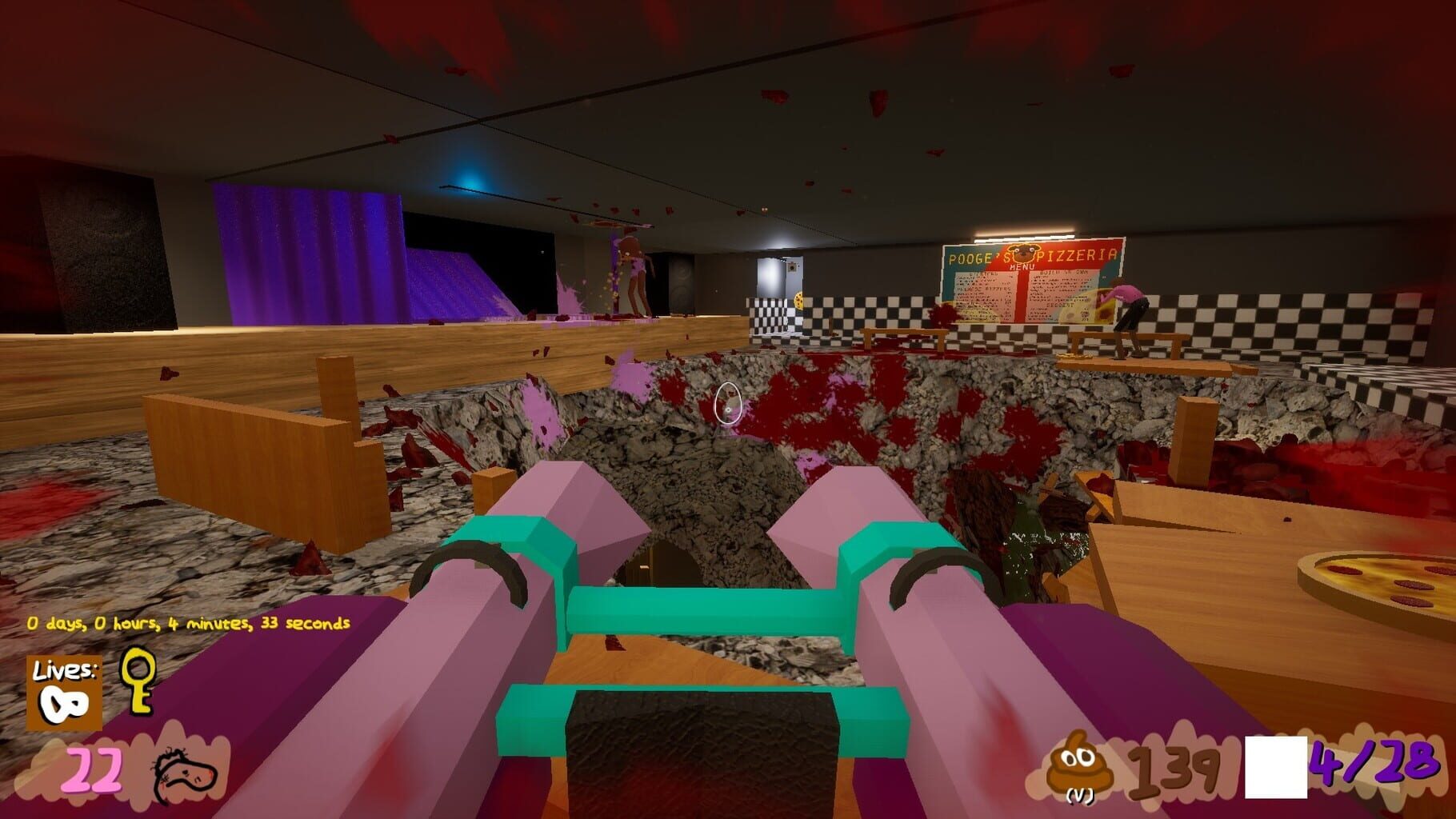Open the MENU header on the pizzeria board

coord(1023,266)
